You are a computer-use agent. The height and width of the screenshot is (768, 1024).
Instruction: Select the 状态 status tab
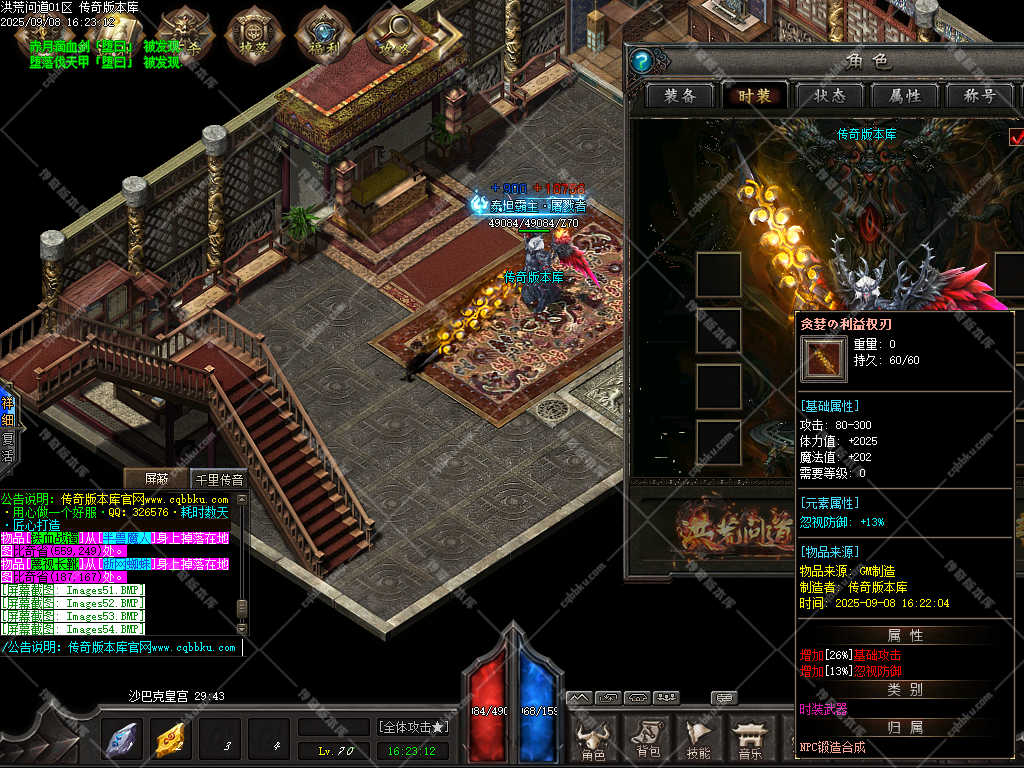pyautogui.click(x=830, y=96)
